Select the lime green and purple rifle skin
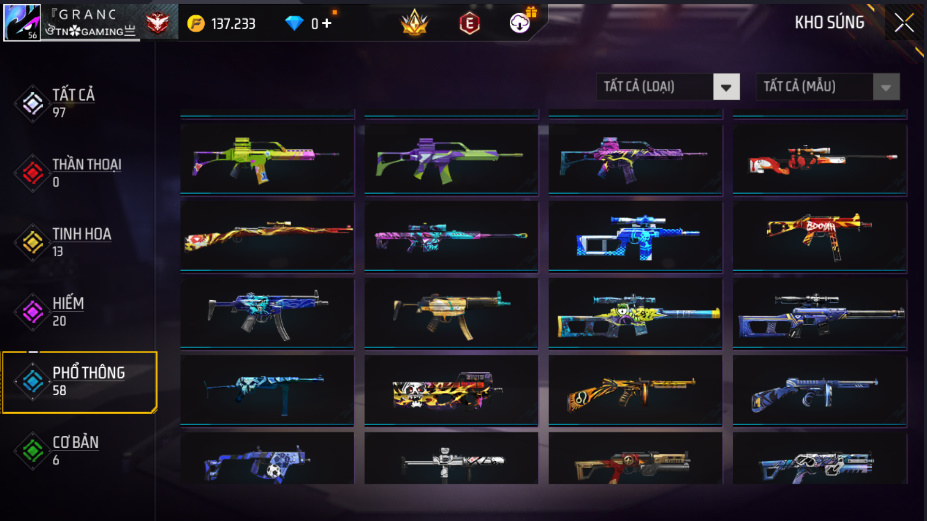This screenshot has height=521, width=927. tap(267, 156)
